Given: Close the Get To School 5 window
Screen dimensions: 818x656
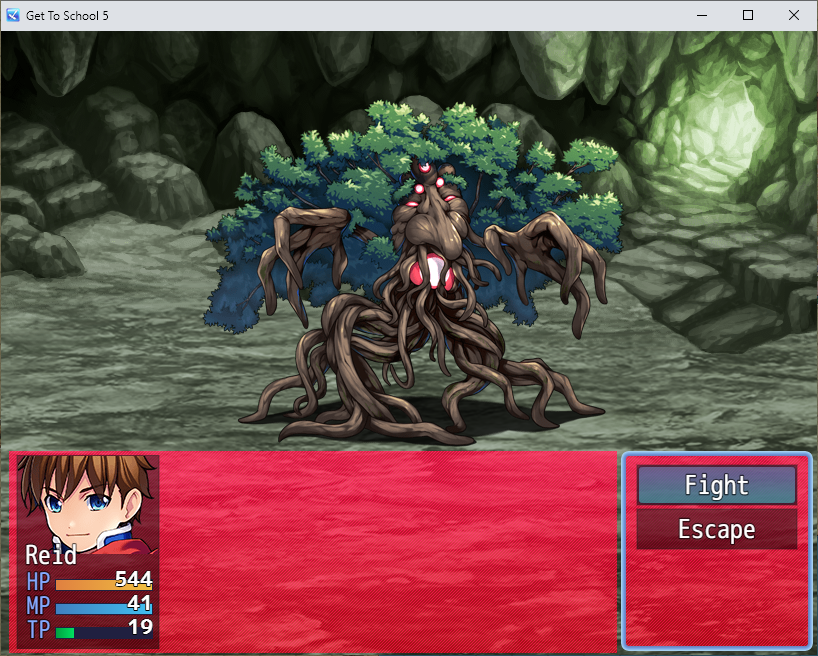Looking at the screenshot, I should (793, 15).
